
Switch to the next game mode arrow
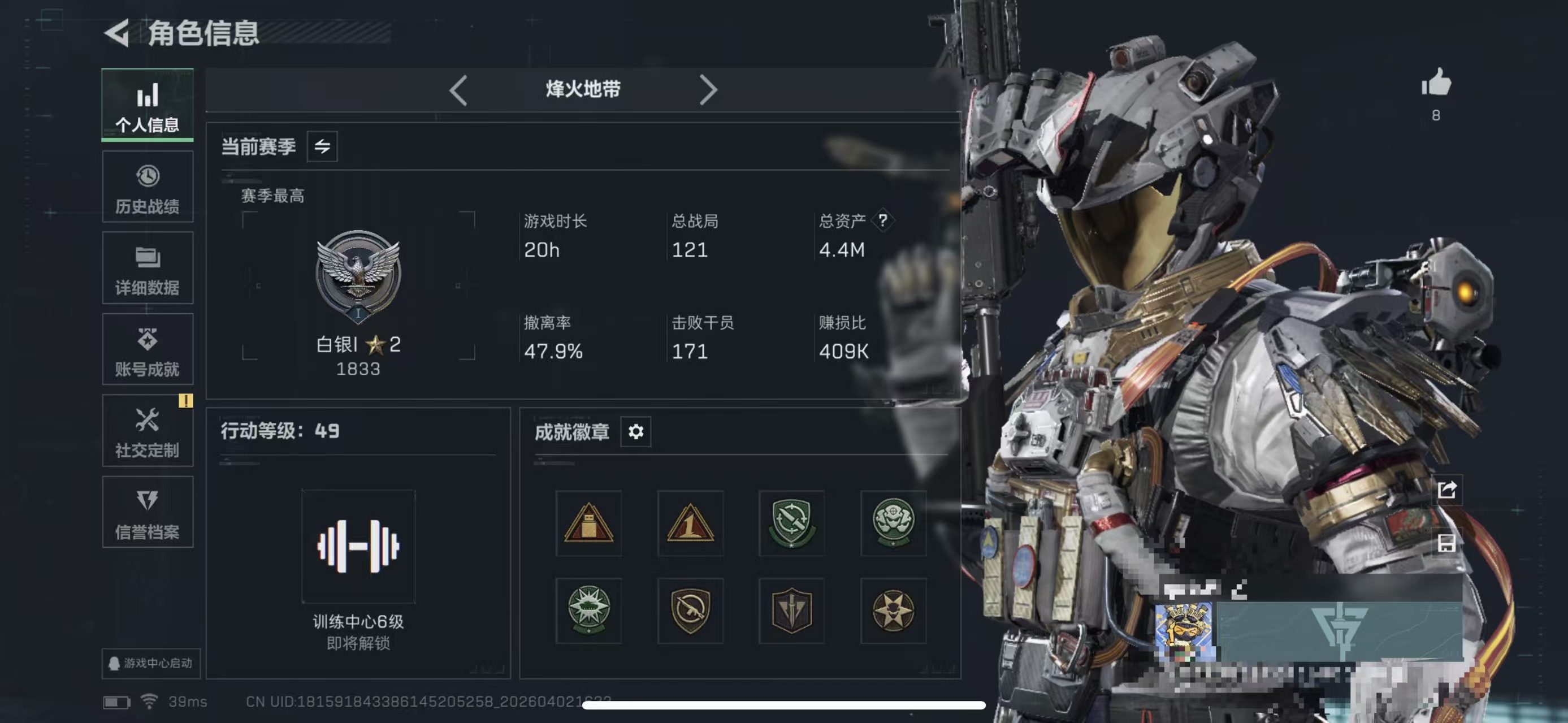[x=708, y=90]
